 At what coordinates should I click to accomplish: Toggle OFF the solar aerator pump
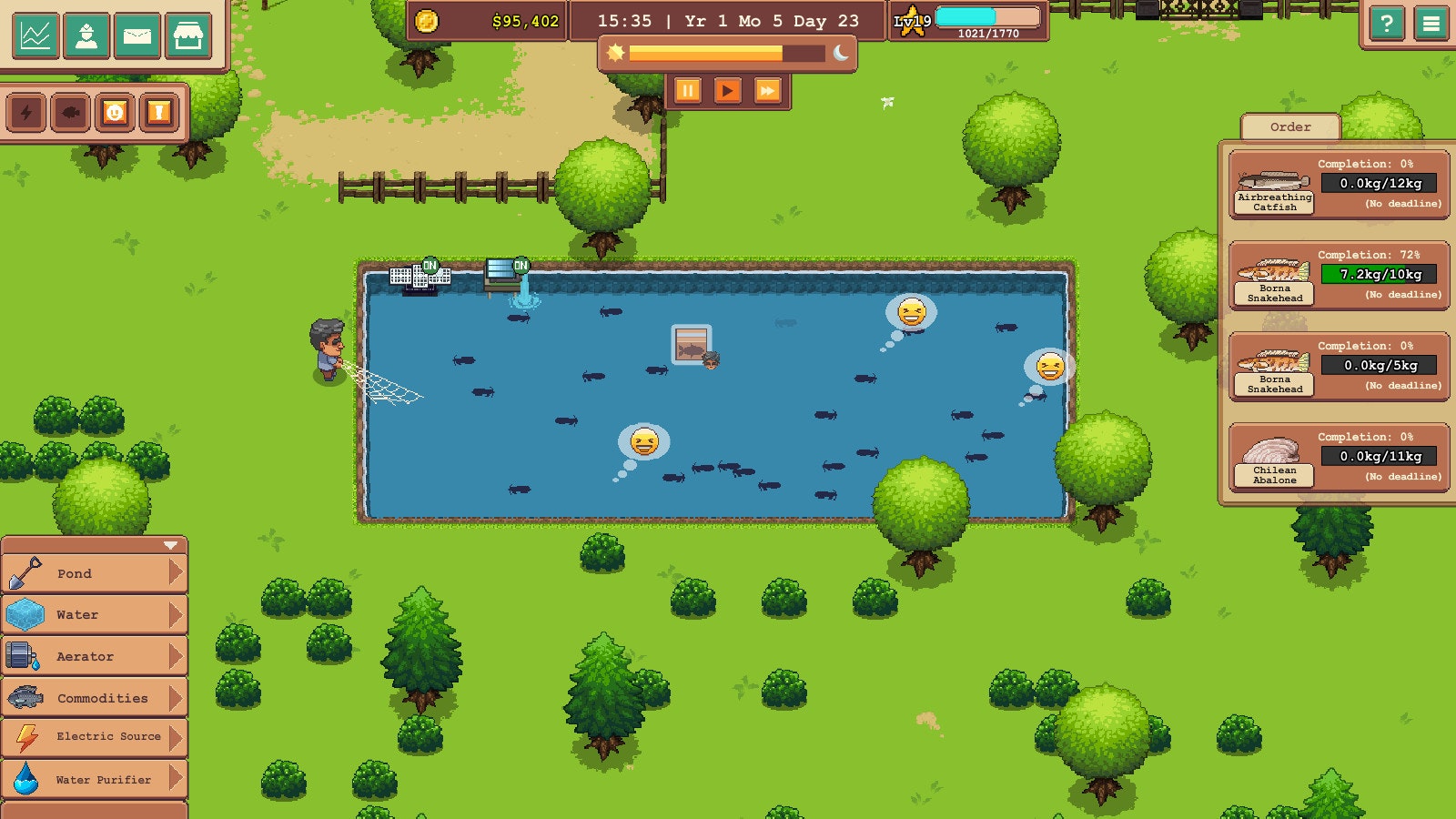[x=521, y=265]
